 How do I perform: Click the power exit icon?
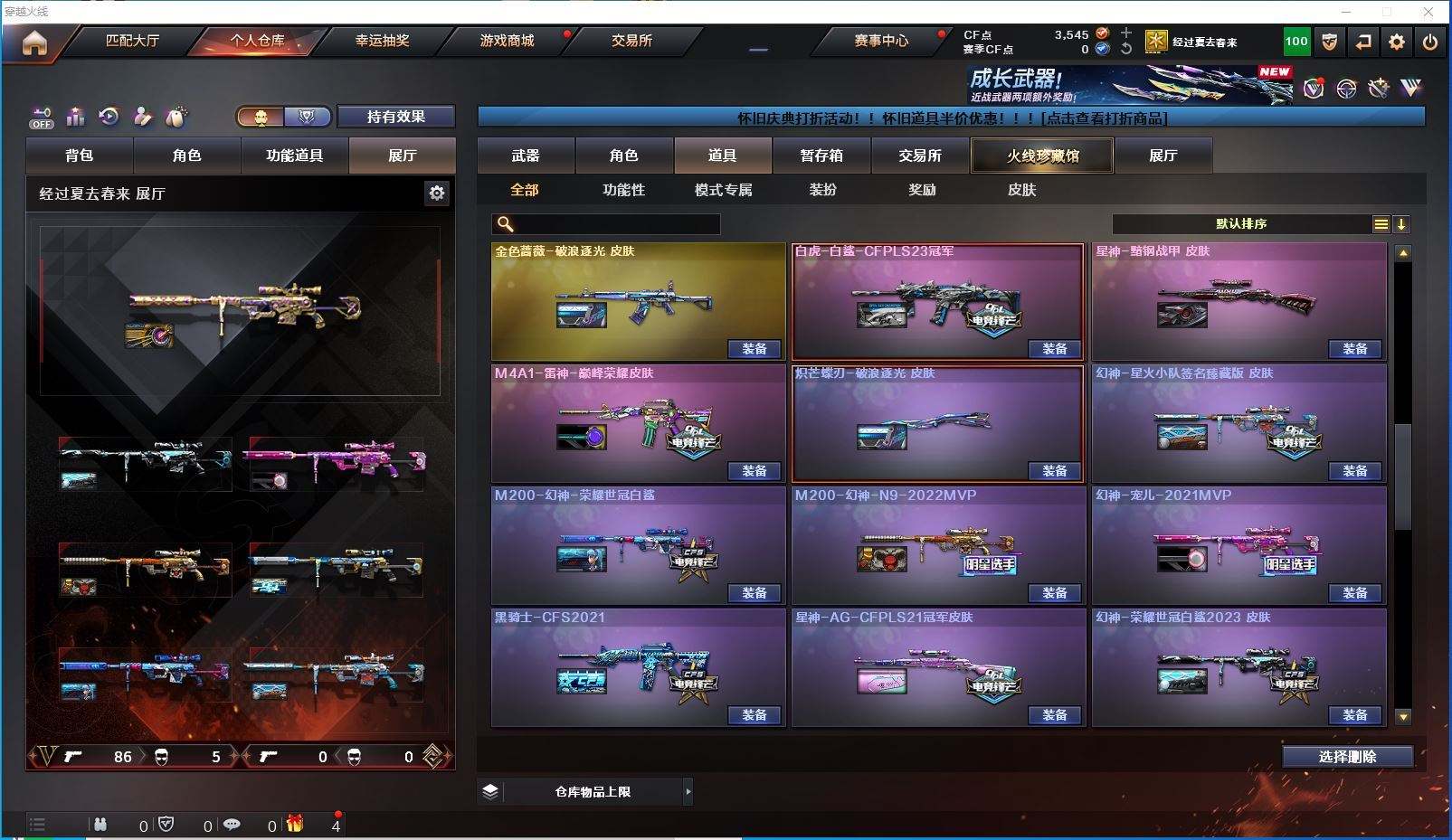1430,42
